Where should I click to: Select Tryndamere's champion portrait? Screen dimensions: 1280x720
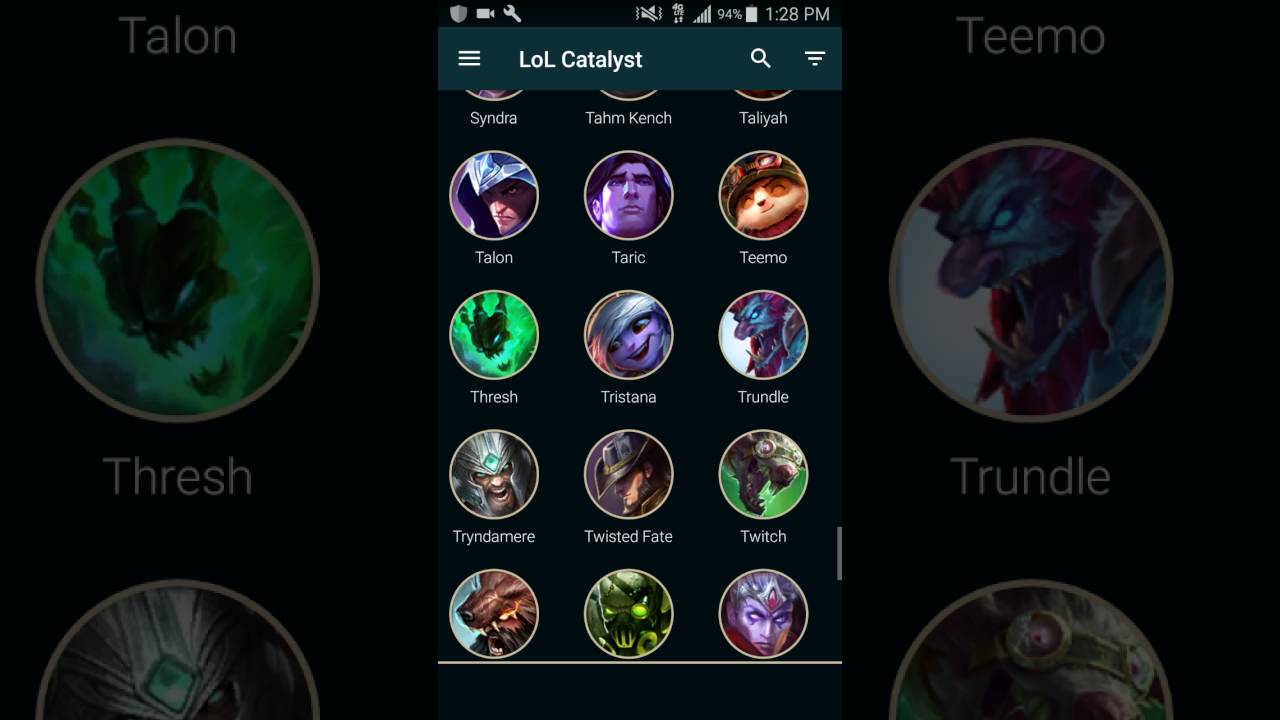click(494, 474)
